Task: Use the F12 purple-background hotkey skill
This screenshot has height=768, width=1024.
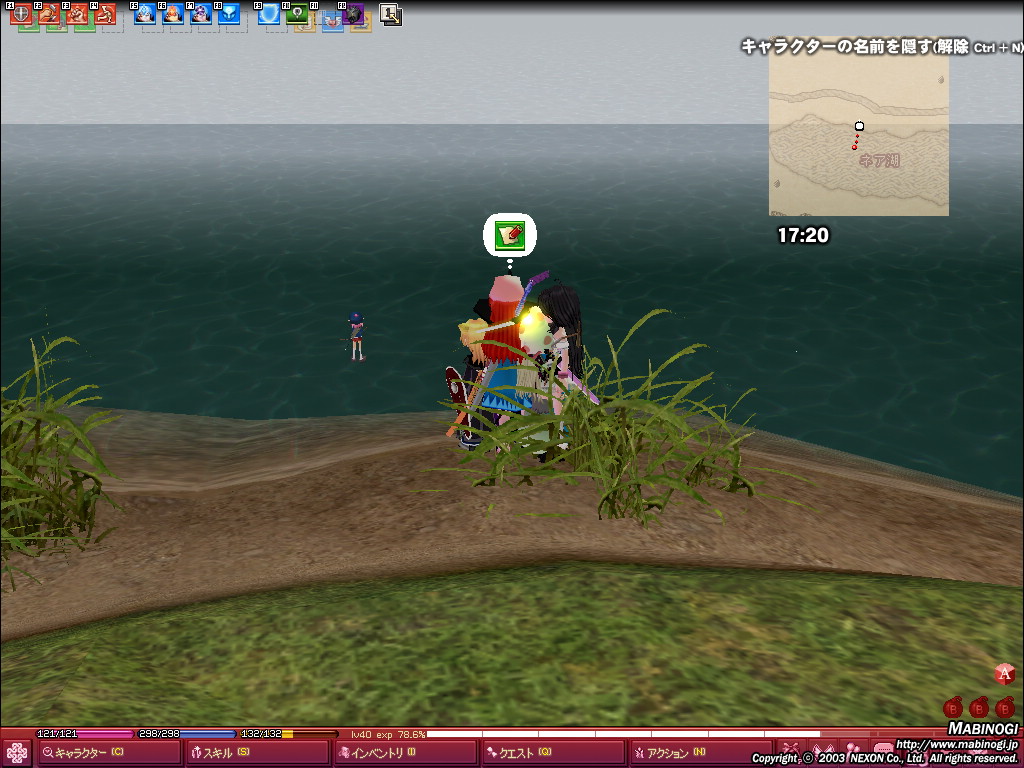Action: [x=353, y=14]
